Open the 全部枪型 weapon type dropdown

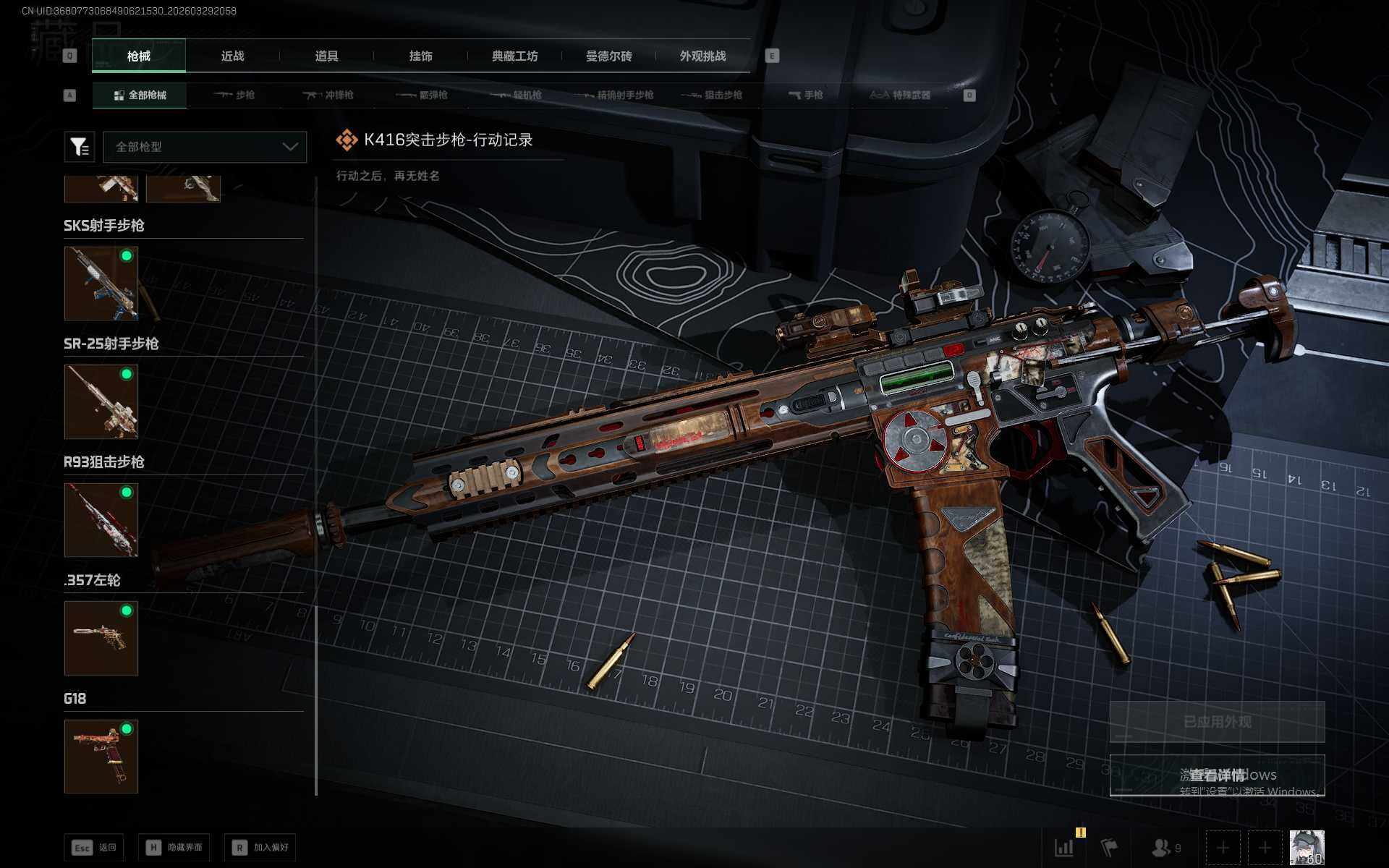[205, 147]
